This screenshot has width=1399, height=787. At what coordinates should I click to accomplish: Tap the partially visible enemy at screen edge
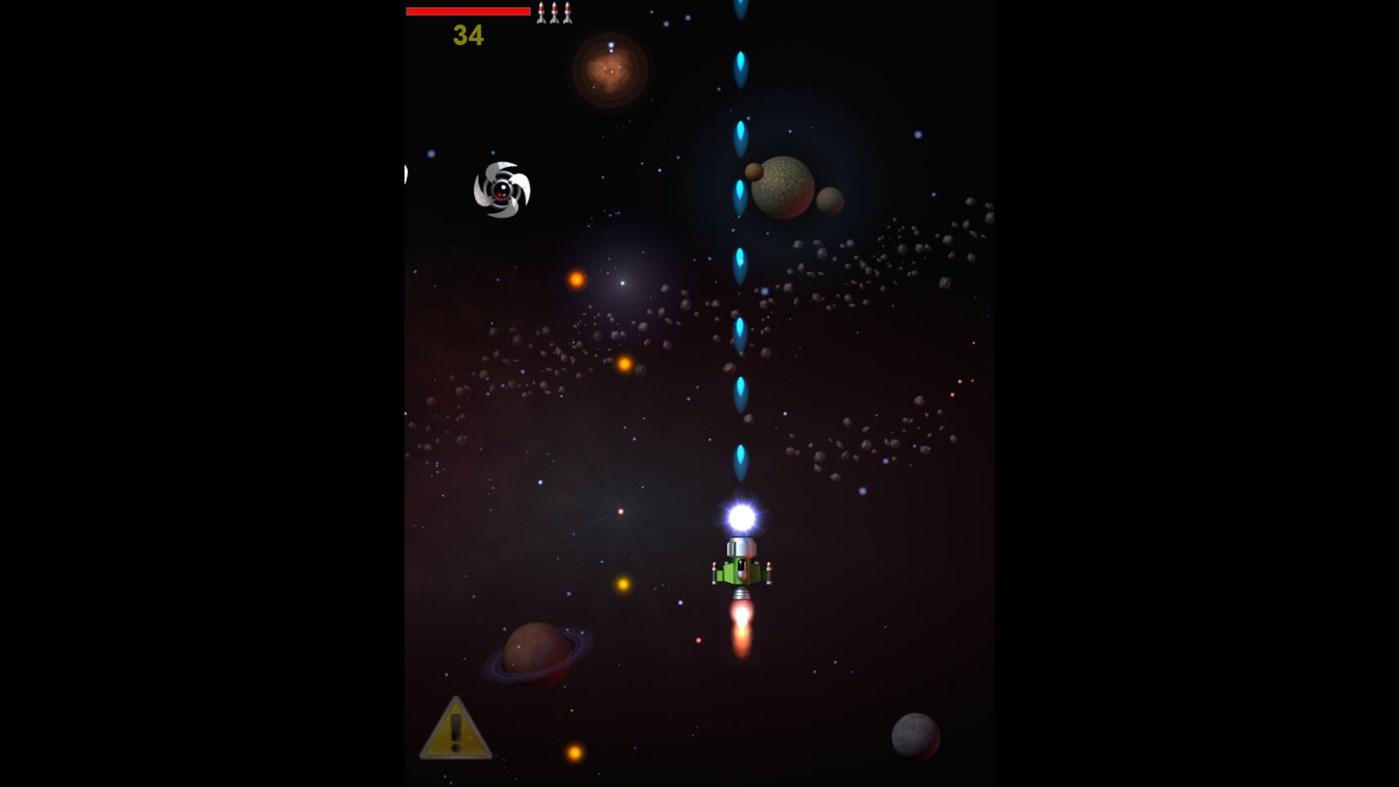point(404,172)
